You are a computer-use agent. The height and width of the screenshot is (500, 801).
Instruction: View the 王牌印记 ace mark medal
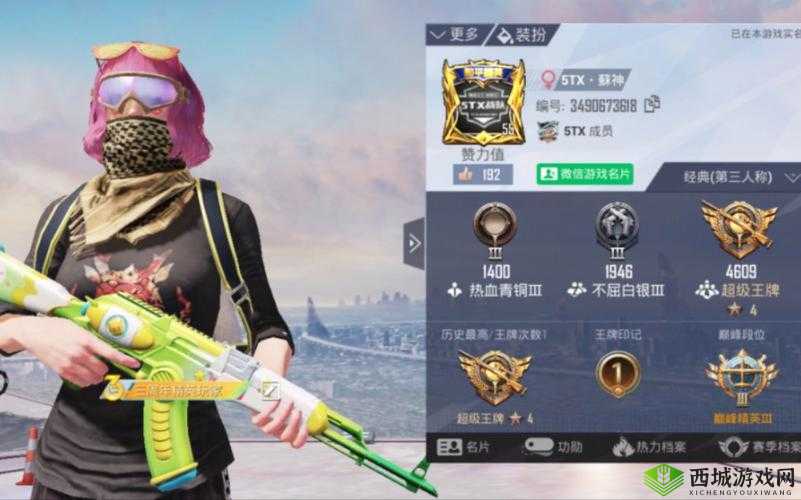pos(617,374)
